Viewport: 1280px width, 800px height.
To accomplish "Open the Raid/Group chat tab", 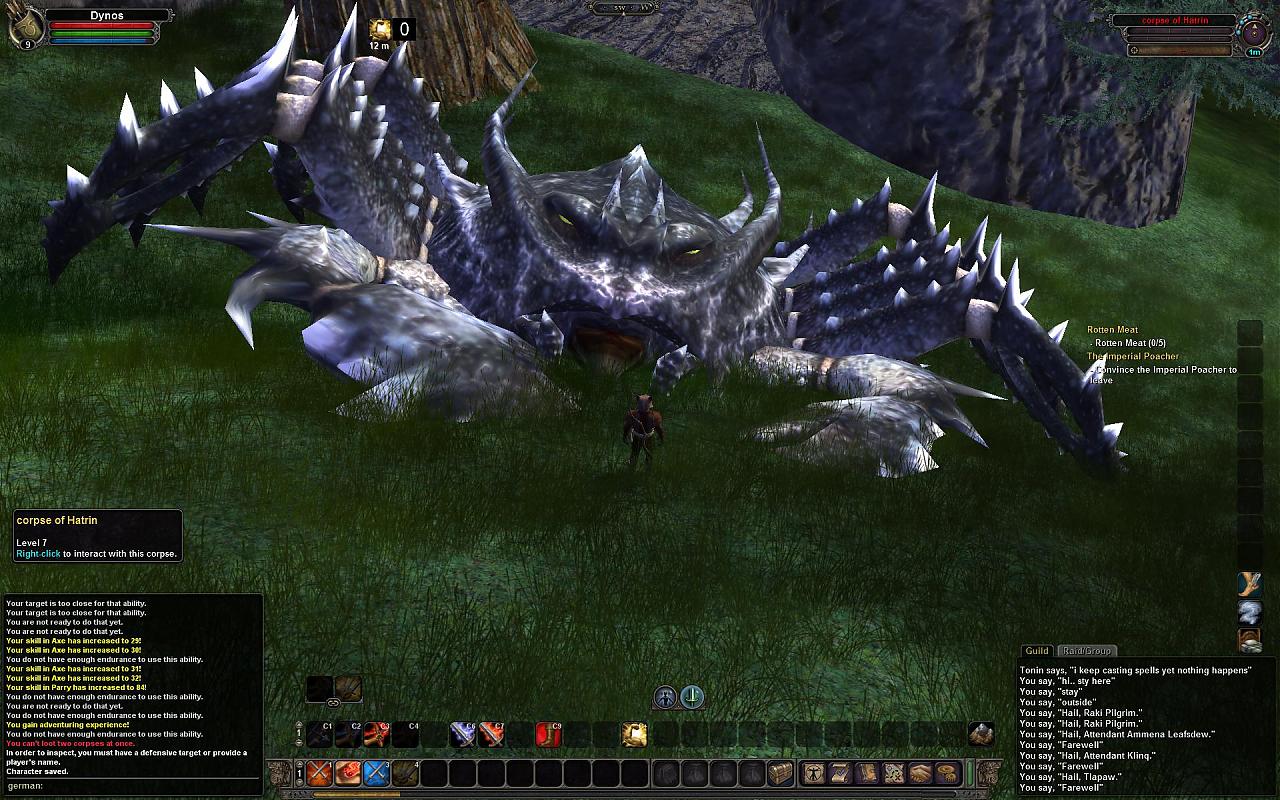I will (x=1086, y=651).
